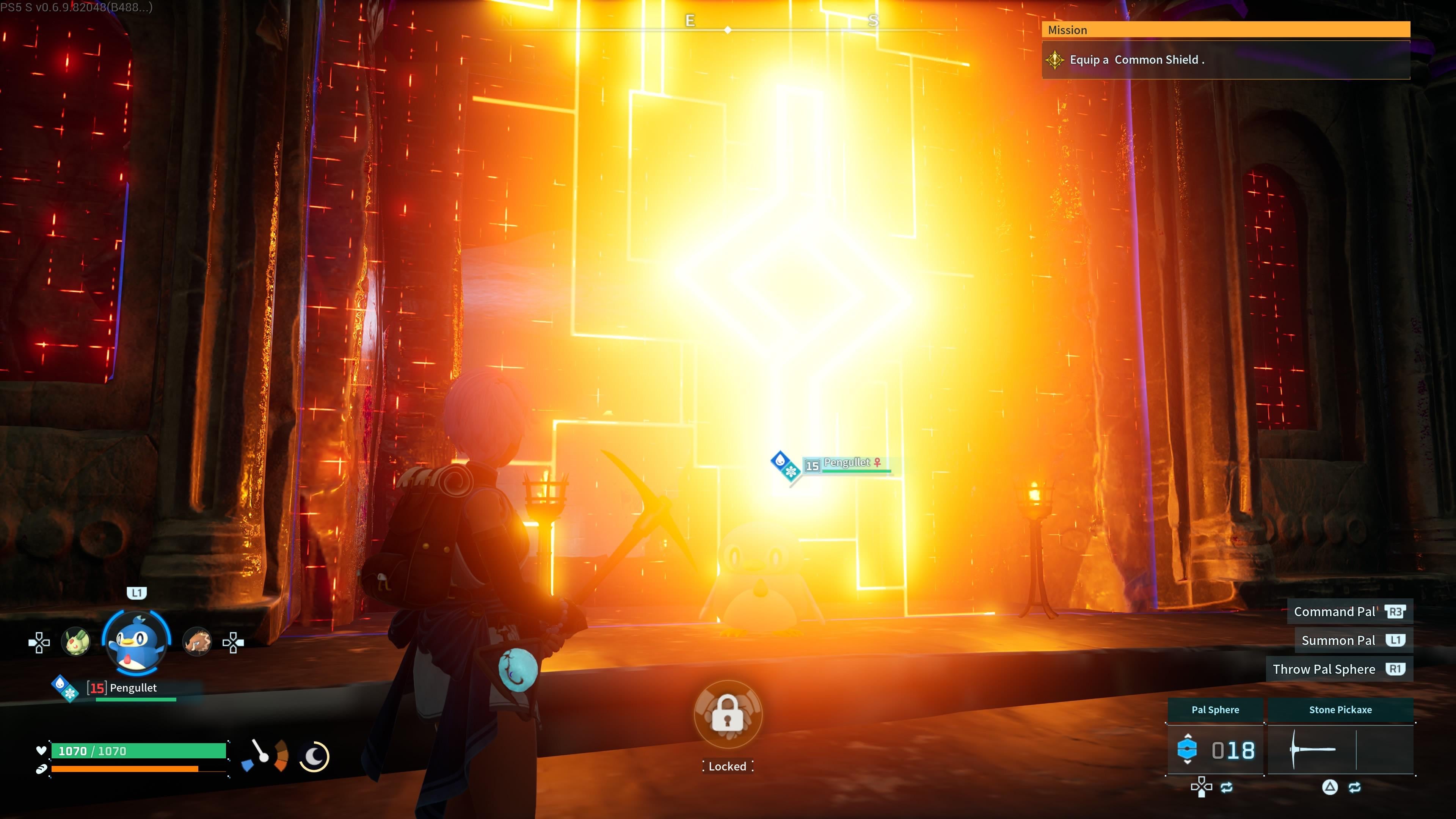Click the crescent moon time-of-day dial
This screenshot has height=819, width=1456.
(x=314, y=756)
